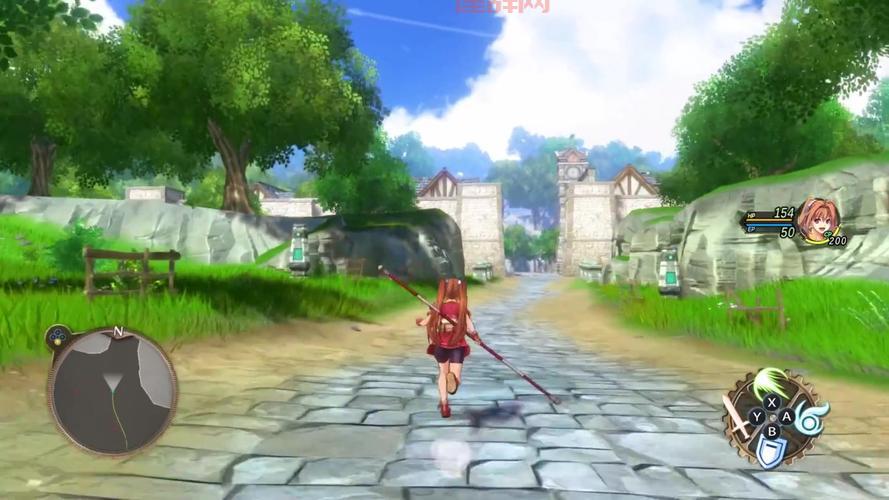Use the blue swirl skill icon
This screenshot has width=889, height=500.
coord(808,419)
